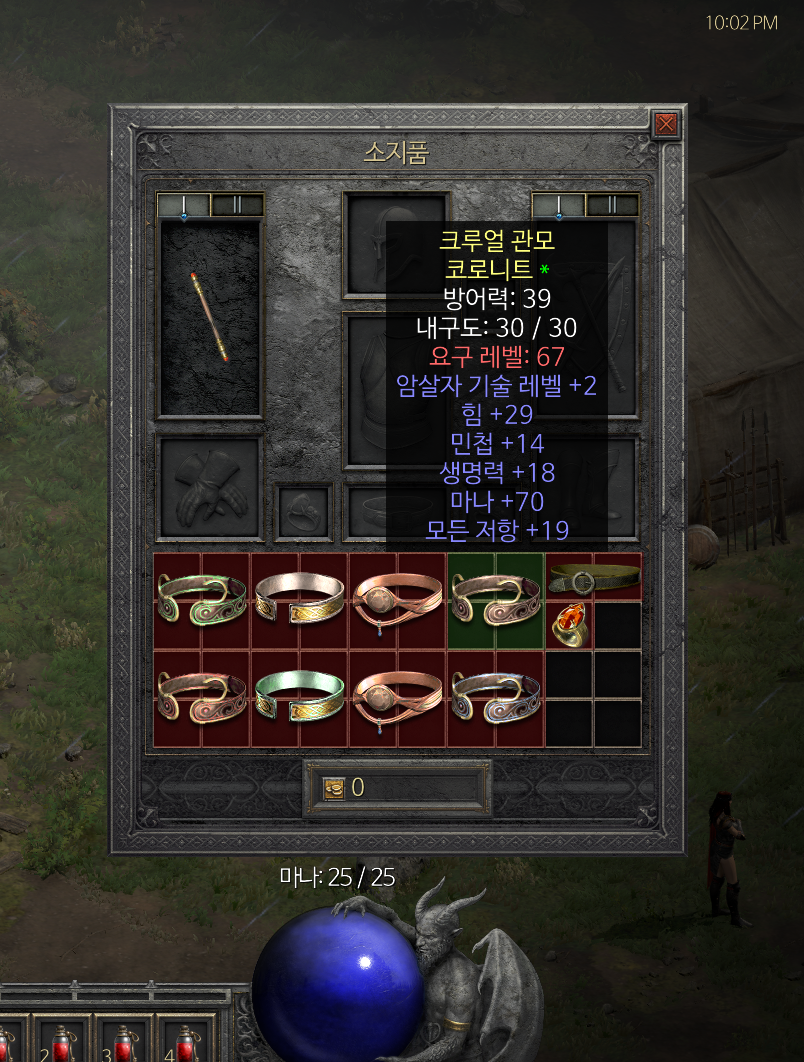Use the health potion in belt slot 3
Viewport: 804px width, 1062px height.
coord(124,1042)
